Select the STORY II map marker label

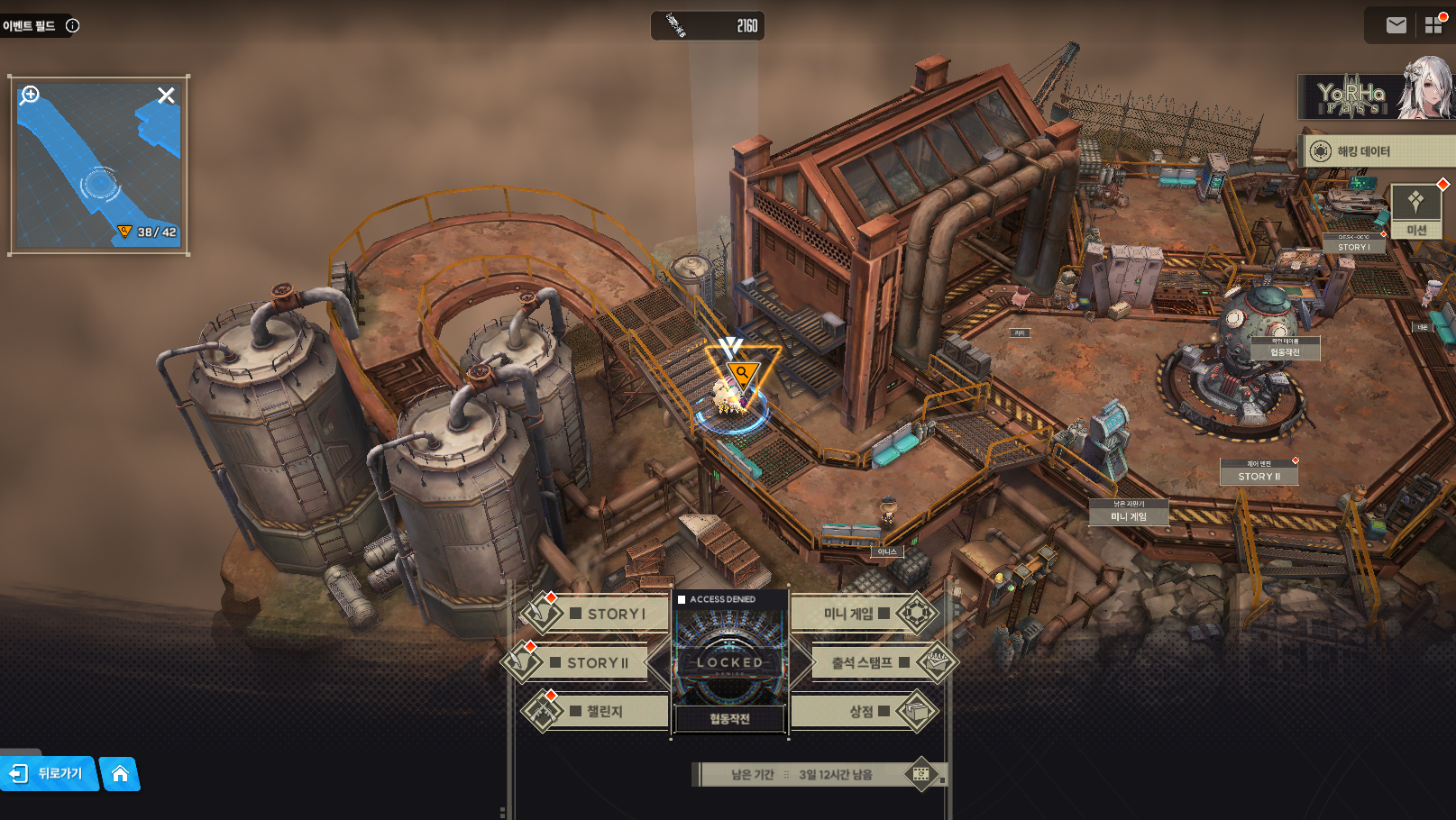coord(1259,474)
